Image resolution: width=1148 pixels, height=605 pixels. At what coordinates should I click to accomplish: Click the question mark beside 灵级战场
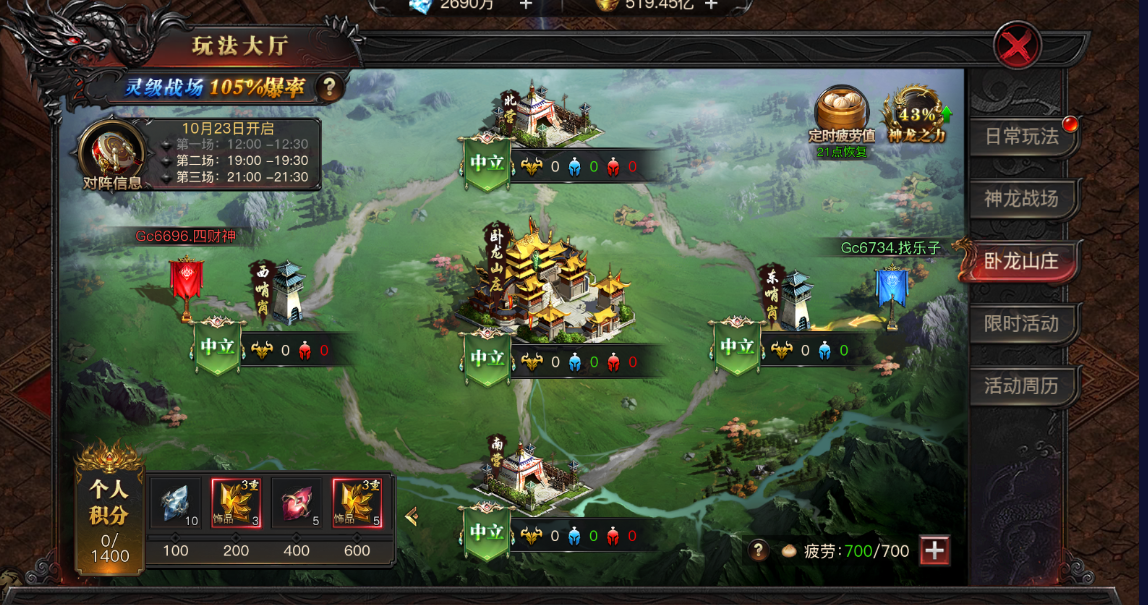329,88
